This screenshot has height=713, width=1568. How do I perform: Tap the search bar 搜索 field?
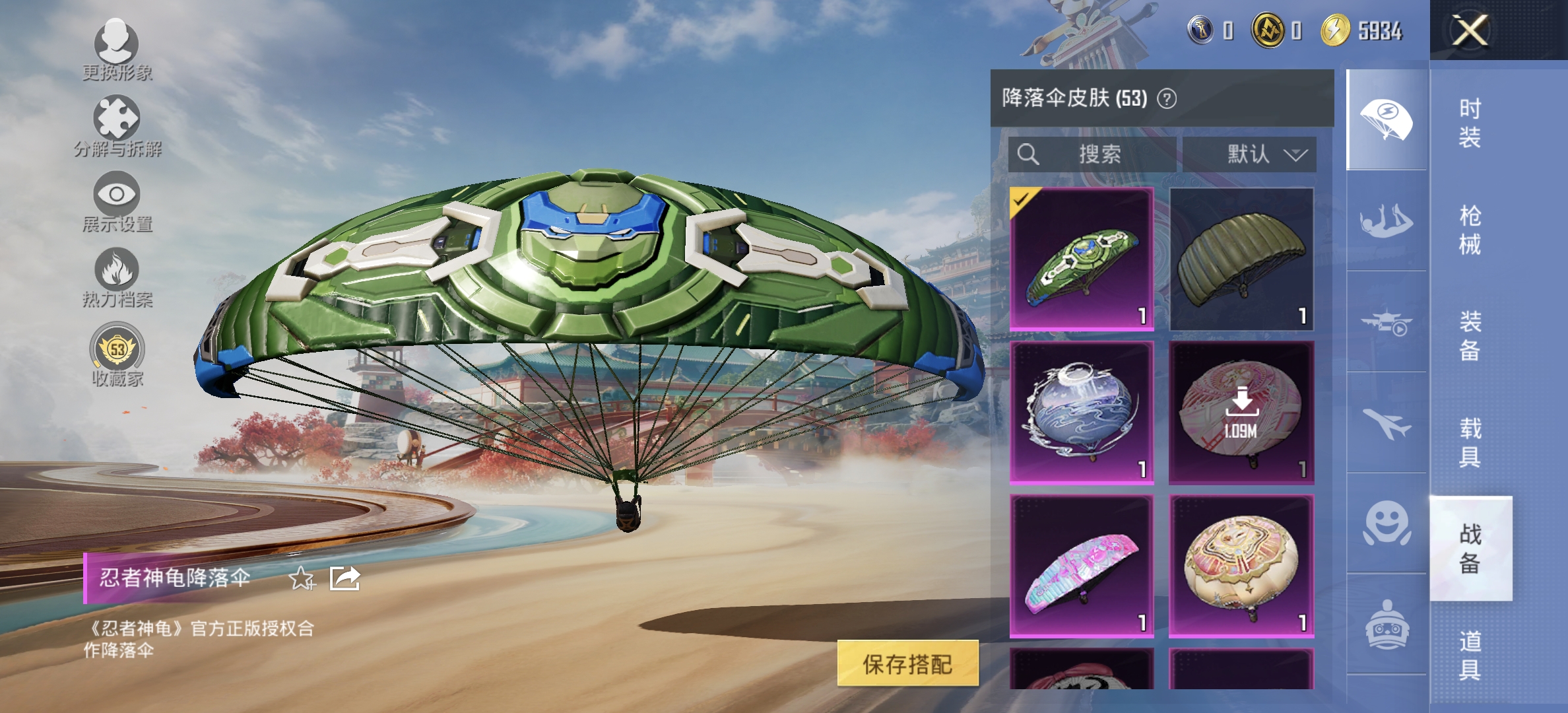point(1092,155)
